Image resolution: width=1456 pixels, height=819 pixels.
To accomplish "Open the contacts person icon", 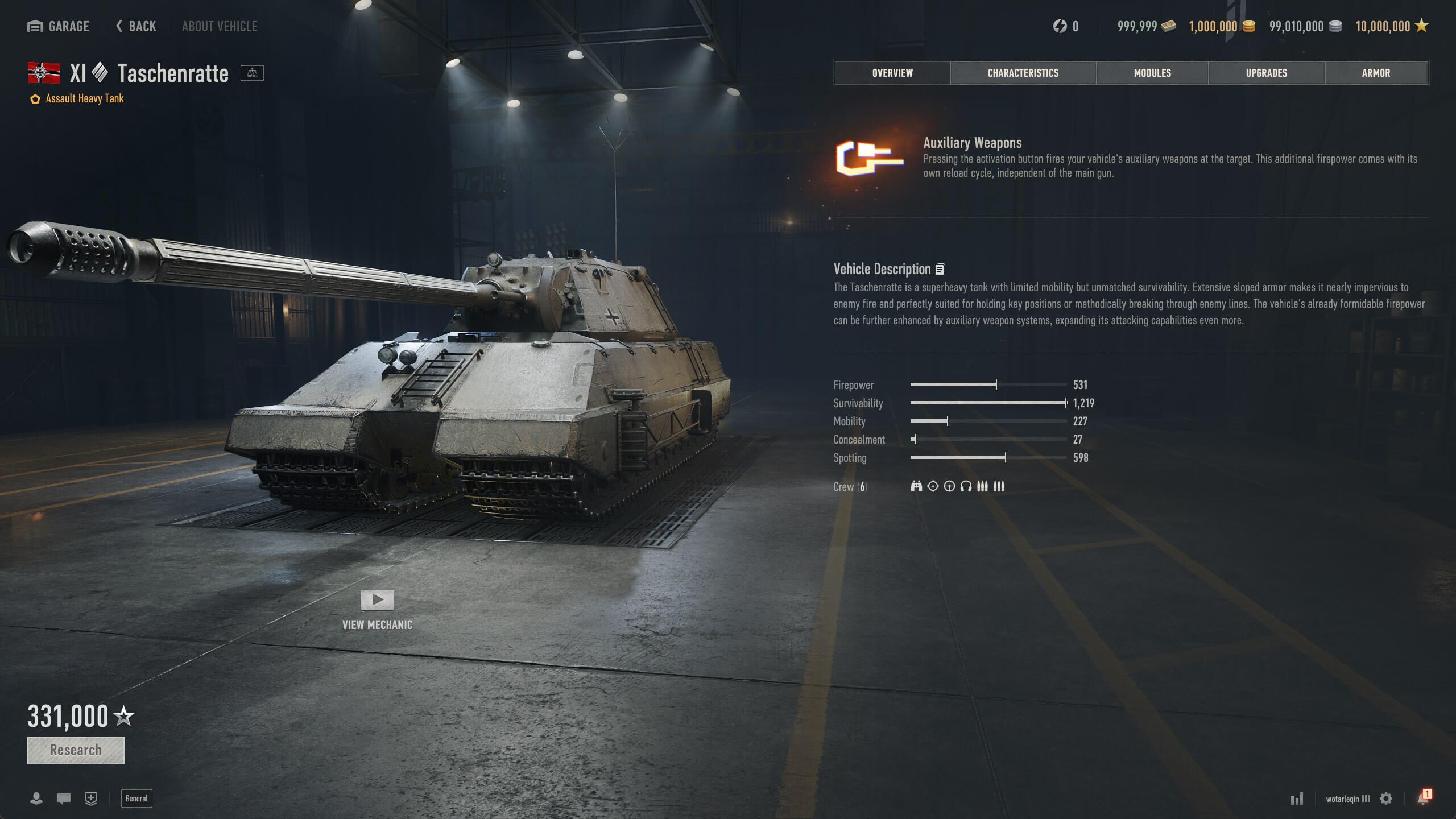I will click(x=36, y=799).
